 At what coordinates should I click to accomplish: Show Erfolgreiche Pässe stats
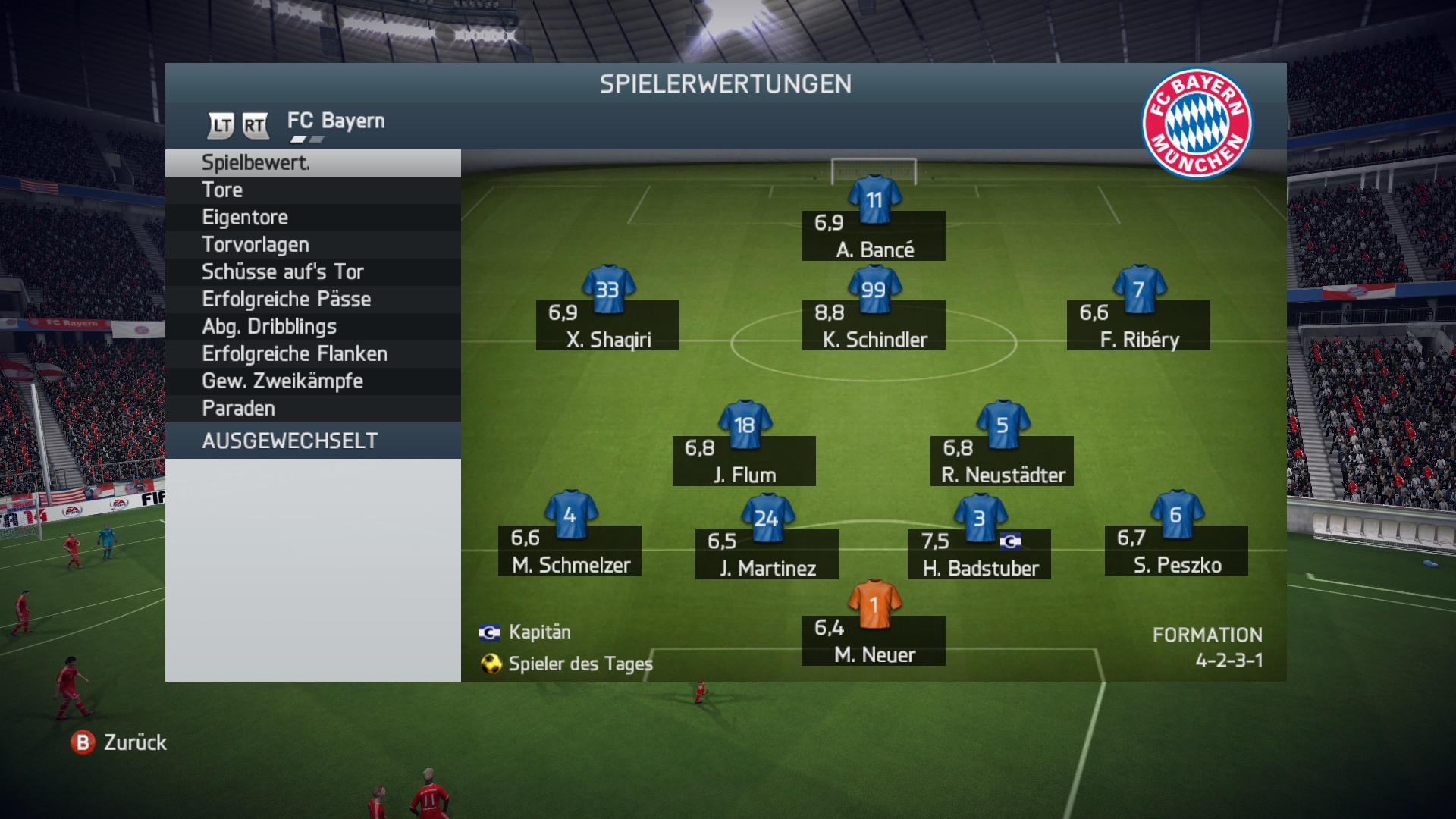coord(312,300)
